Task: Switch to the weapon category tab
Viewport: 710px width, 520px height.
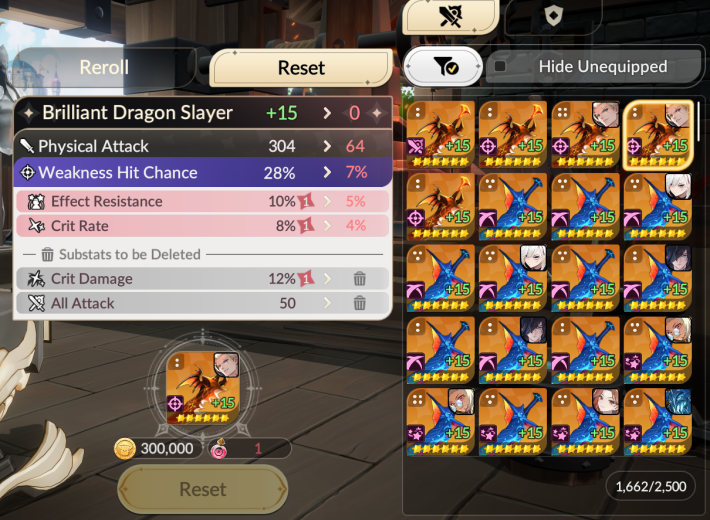Action: tap(449, 15)
